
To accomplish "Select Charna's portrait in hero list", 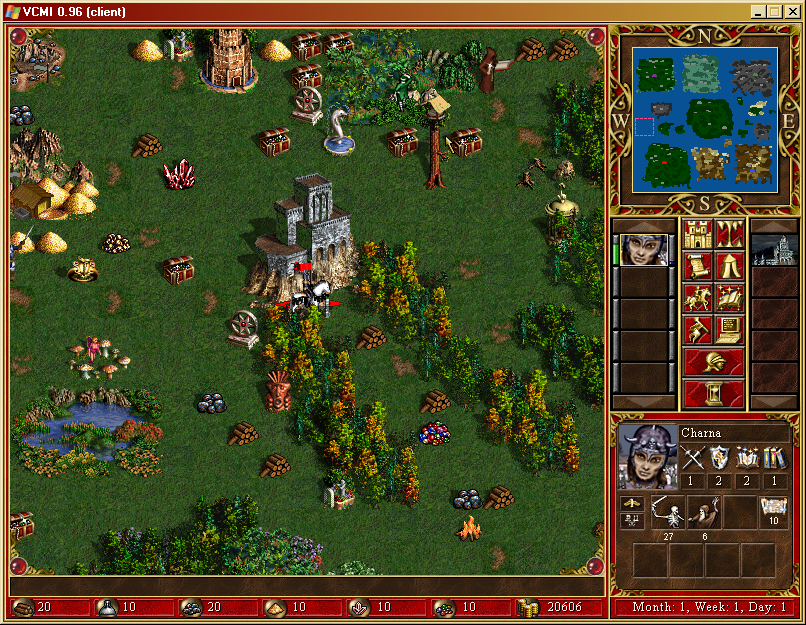I will click(x=644, y=249).
